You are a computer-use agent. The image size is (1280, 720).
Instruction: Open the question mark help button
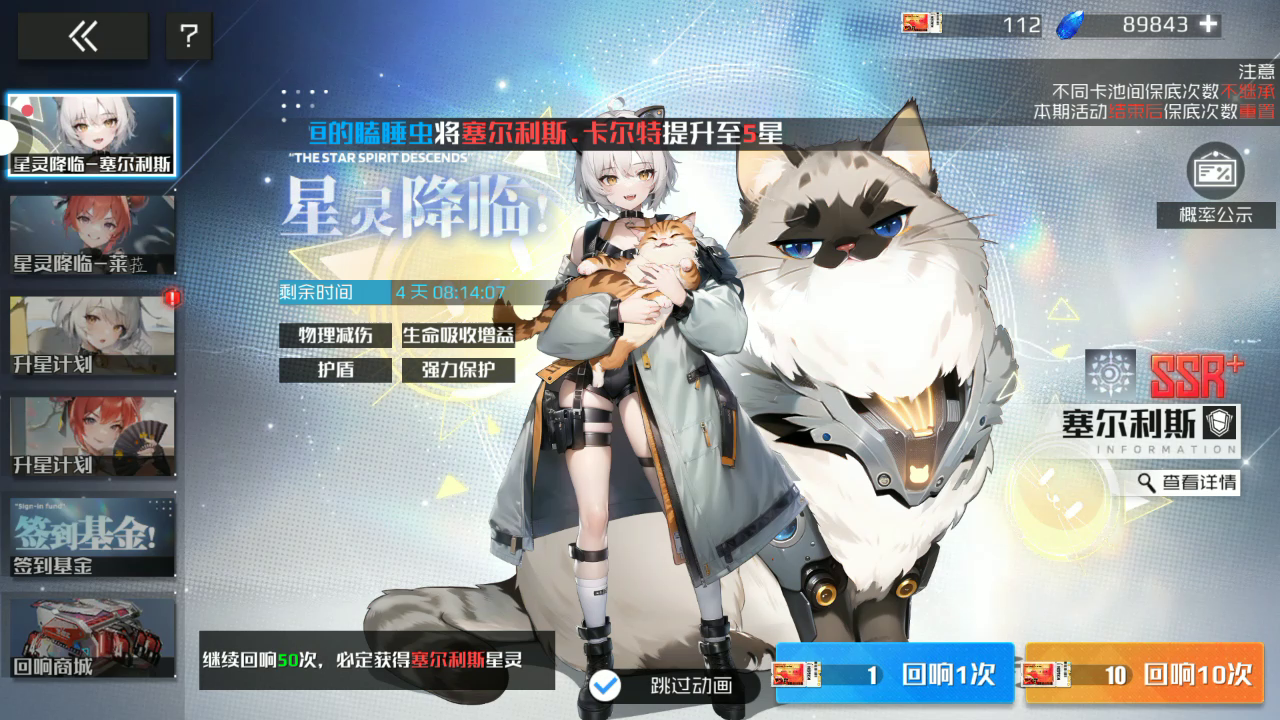pos(189,37)
